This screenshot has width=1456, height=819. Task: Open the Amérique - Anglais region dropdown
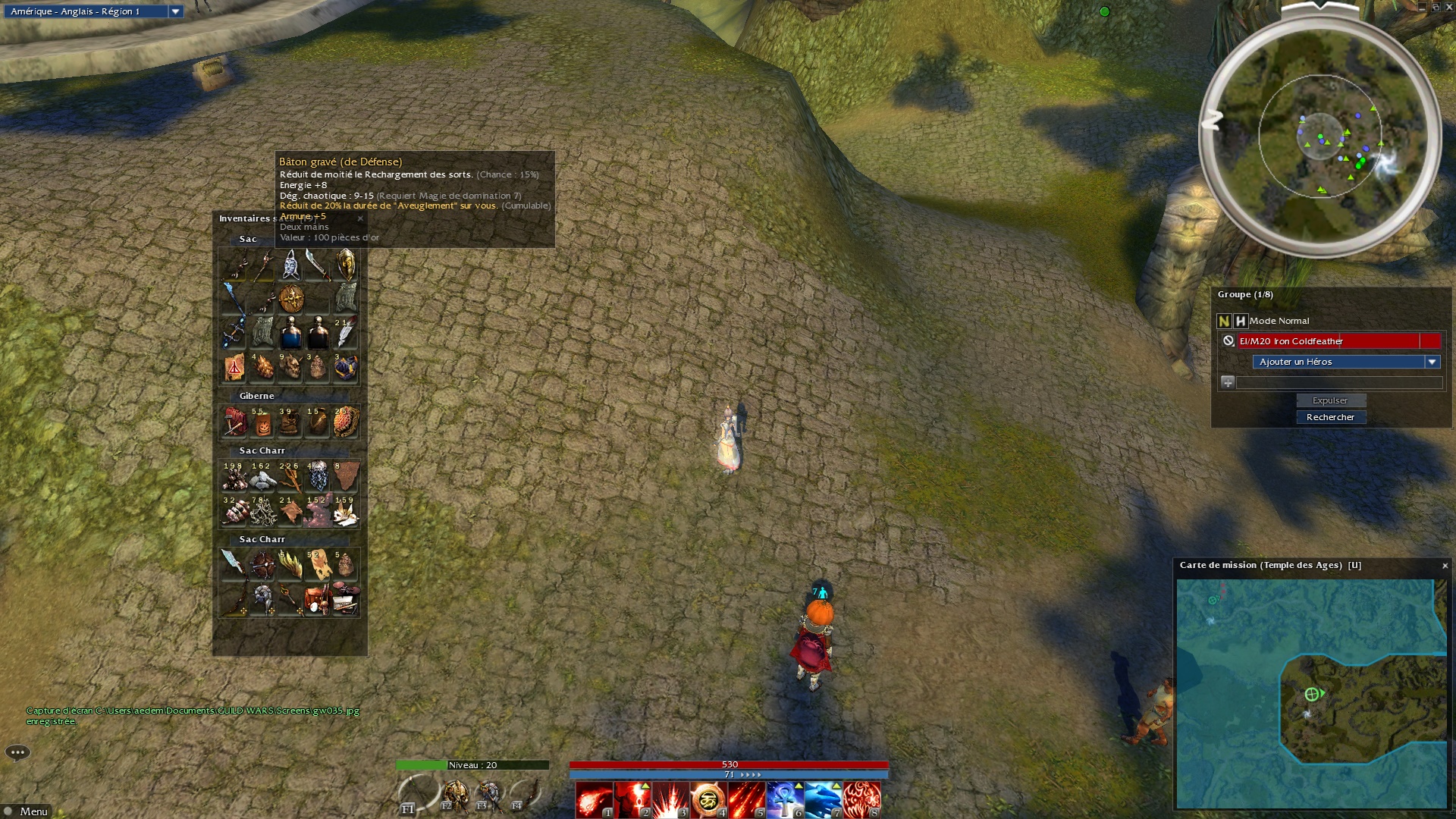point(175,11)
